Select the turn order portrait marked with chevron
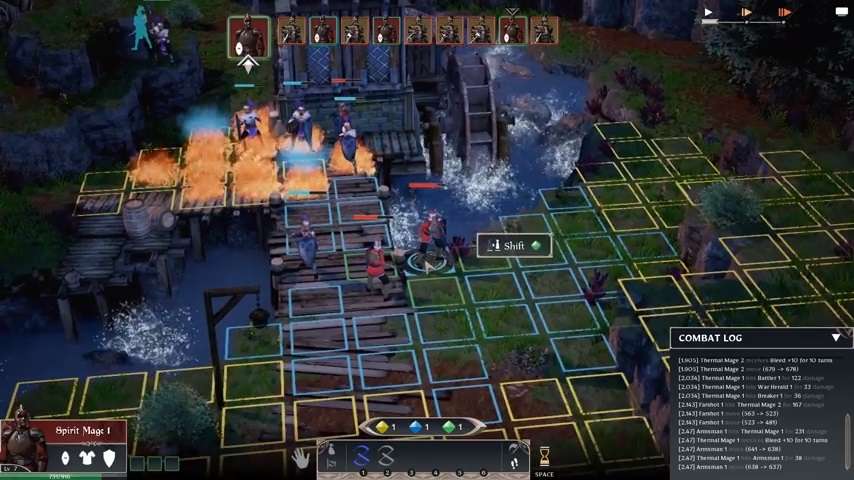Image resolution: width=854 pixels, height=480 pixels. (512, 32)
